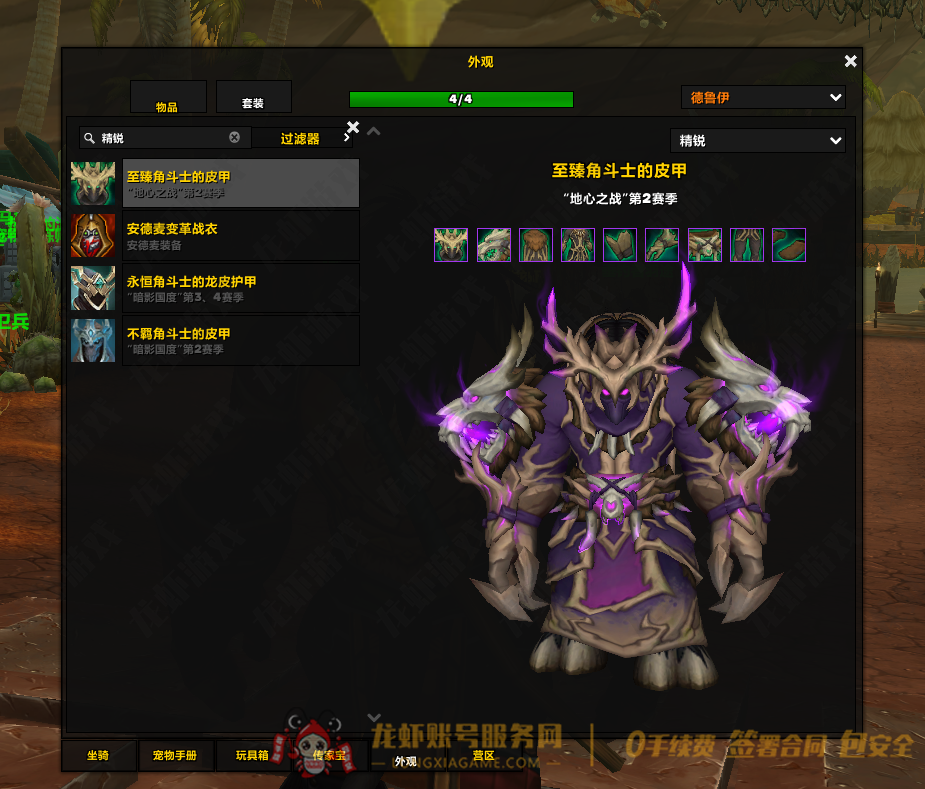Open the 宠物手册 pet journal tab

point(176,756)
